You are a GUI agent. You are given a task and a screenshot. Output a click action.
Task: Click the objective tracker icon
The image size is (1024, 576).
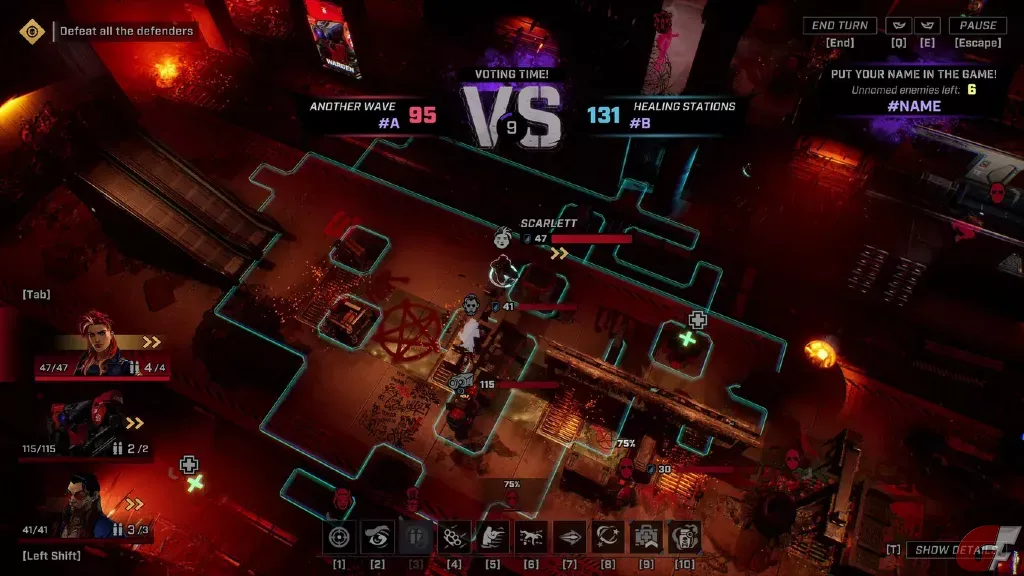tap(33, 31)
